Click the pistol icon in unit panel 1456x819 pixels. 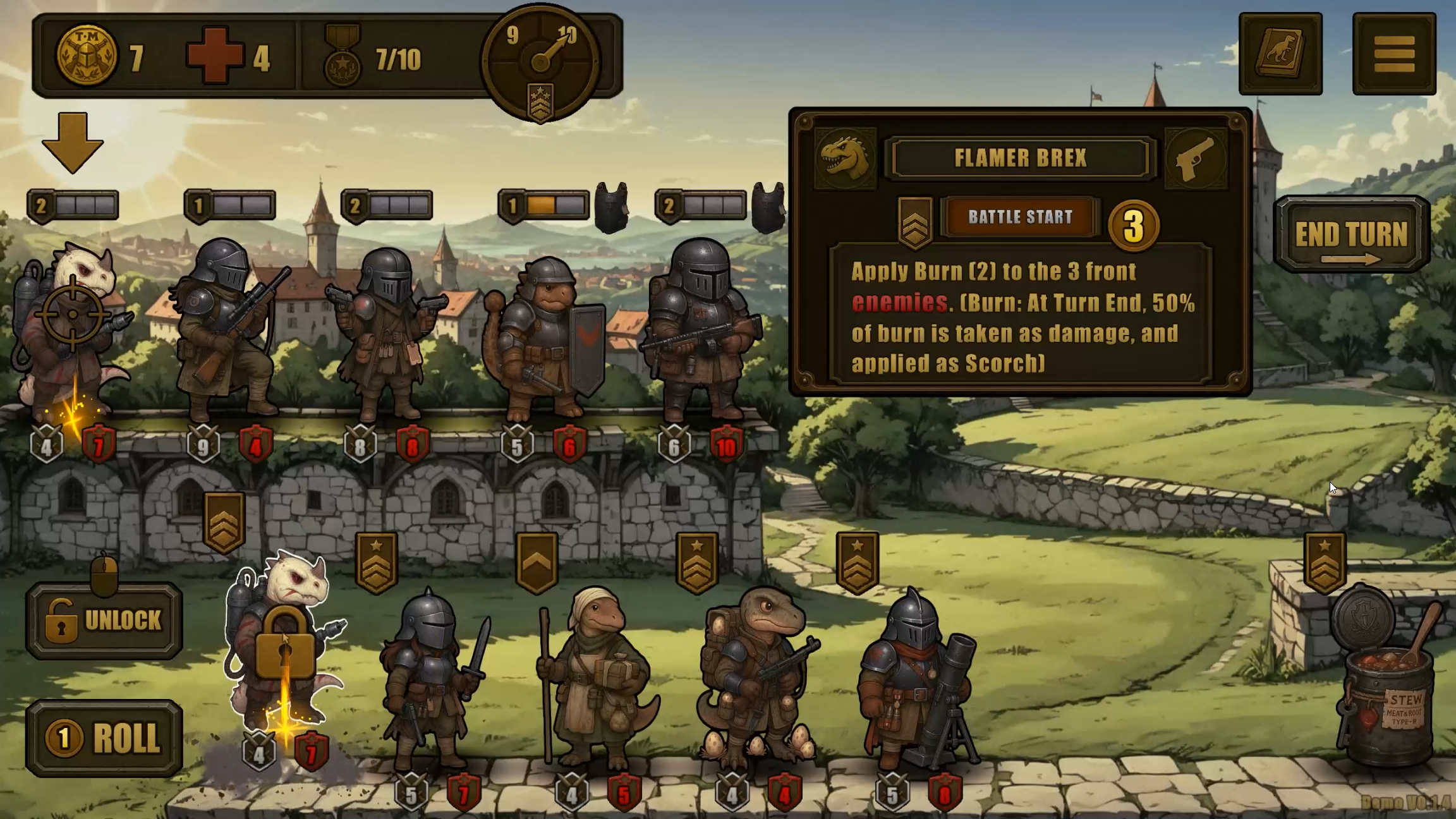(1196, 159)
